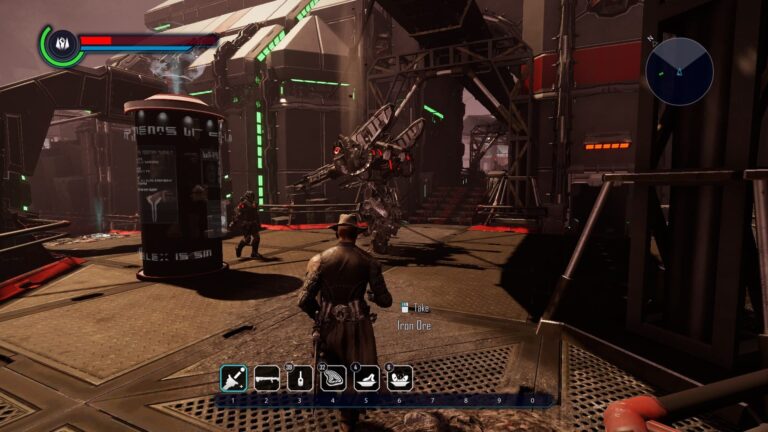Select the flashlight slot in the hotbar
The height and width of the screenshot is (432, 768).
(235, 377)
